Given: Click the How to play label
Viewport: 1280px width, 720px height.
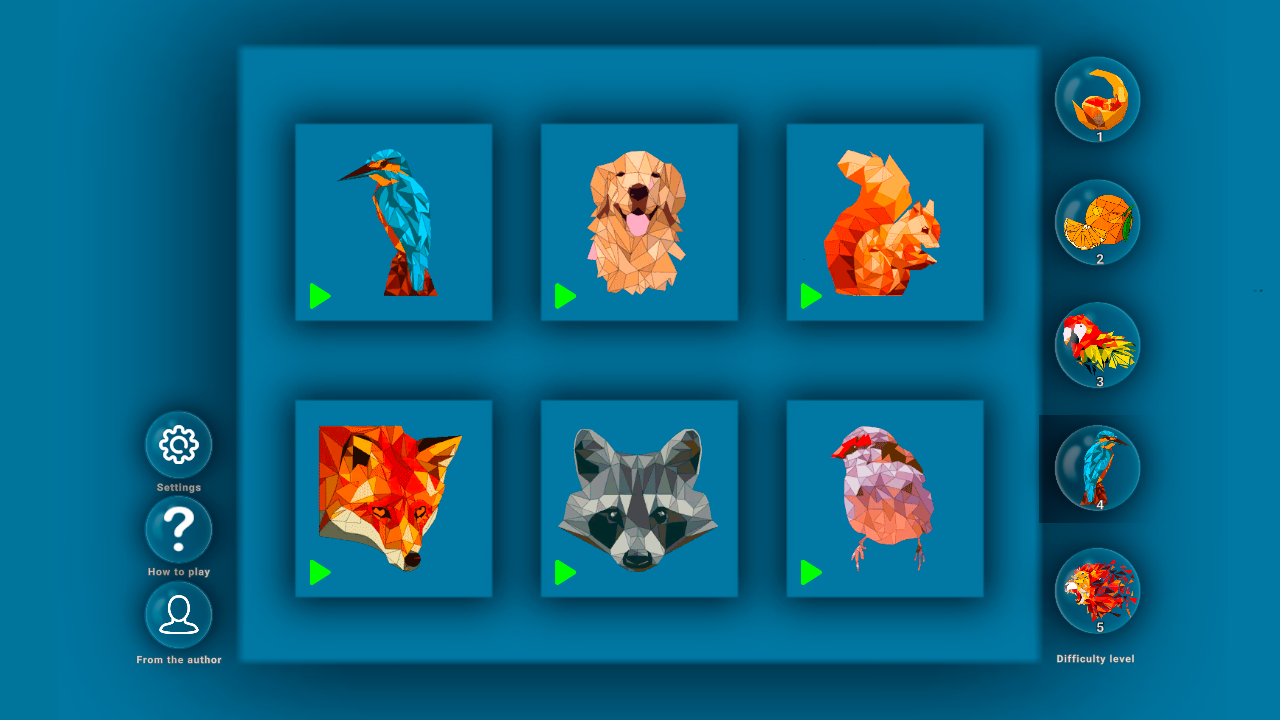Looking at the screenshot, I should 178,572.
